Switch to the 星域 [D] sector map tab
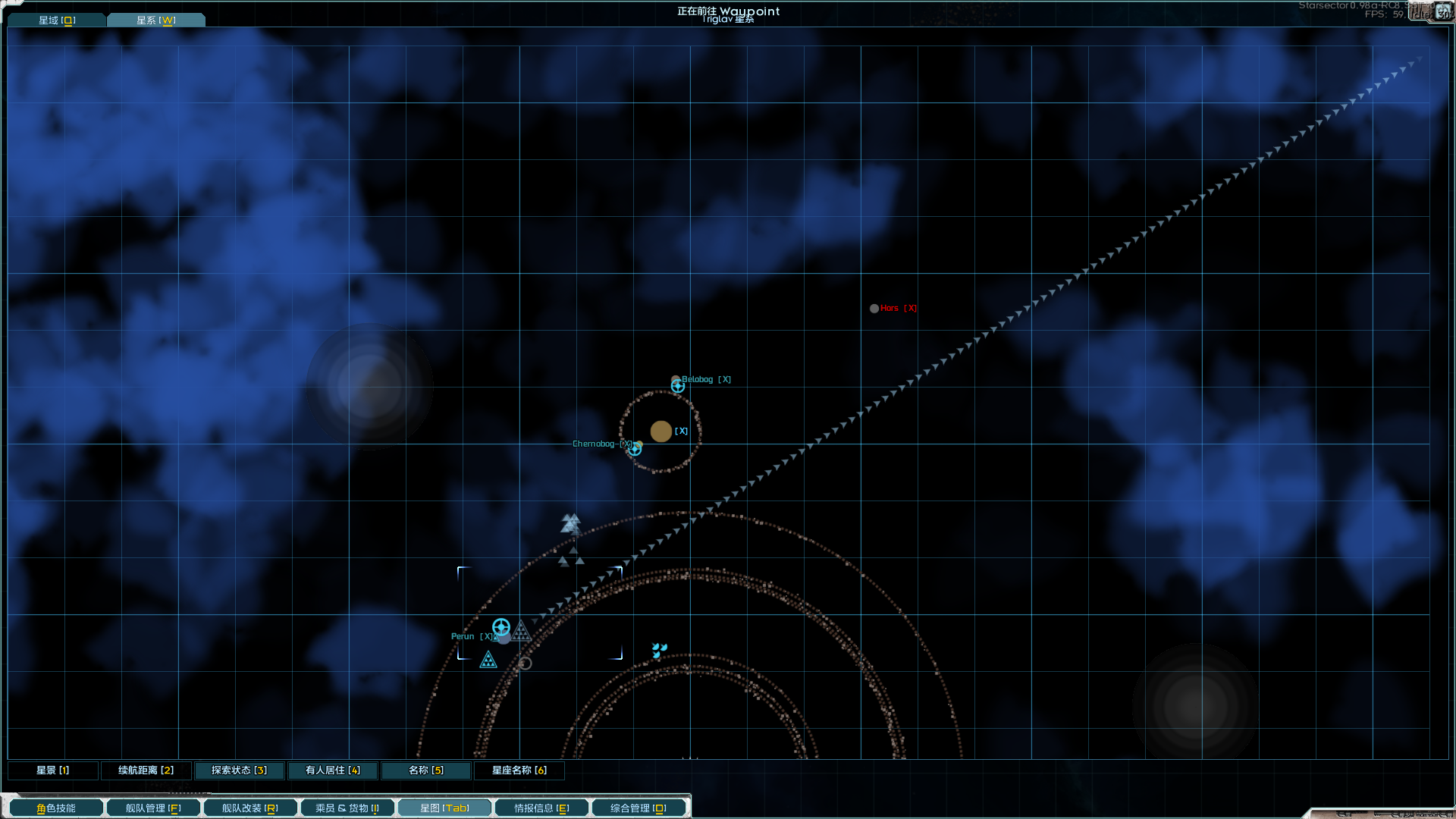Screen dimensions: 1456x819 pyautogui.click(x=56, y=19)
